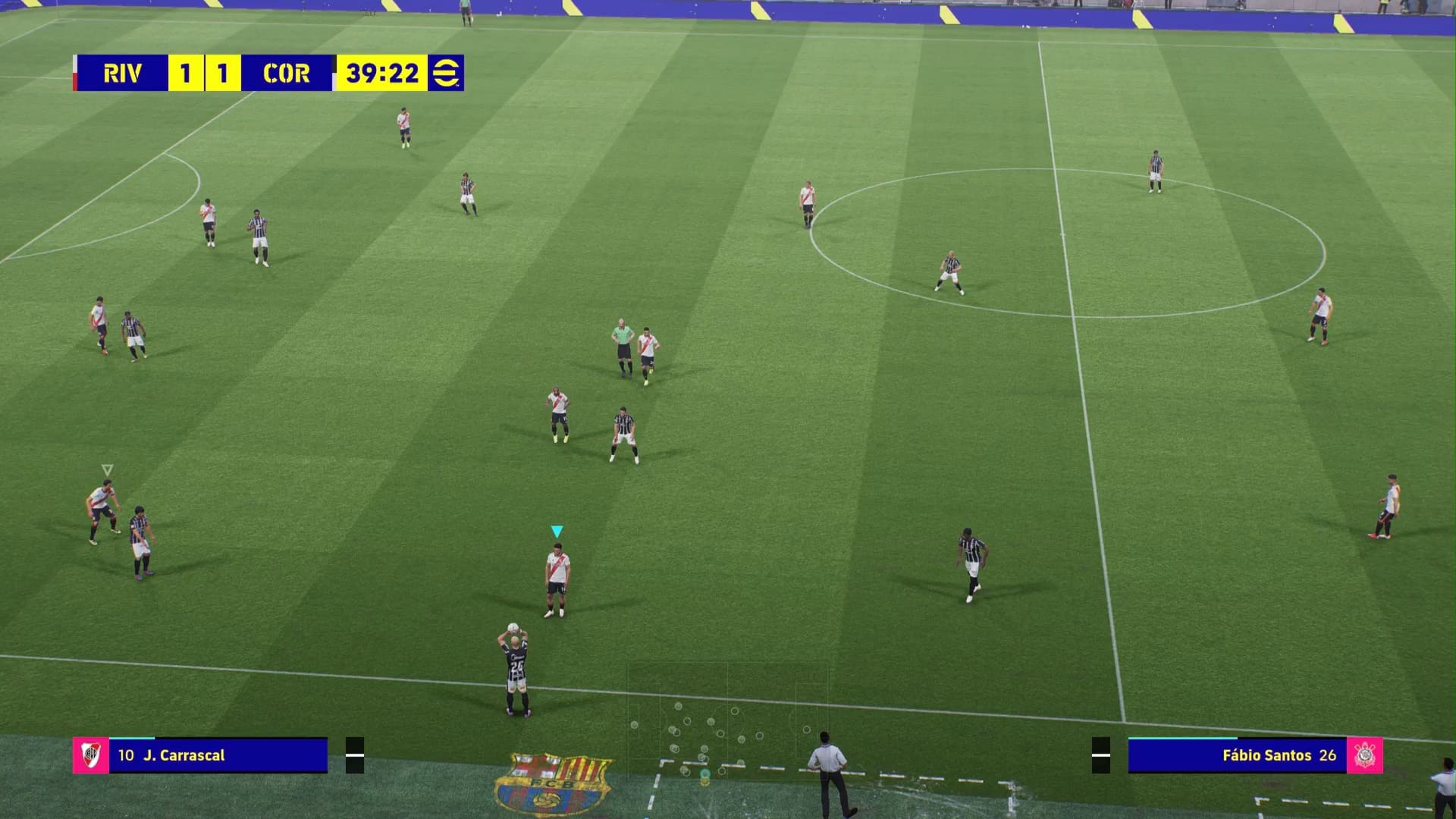Viewport: 1456px width, 819px height.
Task: Click the eFootball logo on the scoreboard
Action: (x=445, y=73)
